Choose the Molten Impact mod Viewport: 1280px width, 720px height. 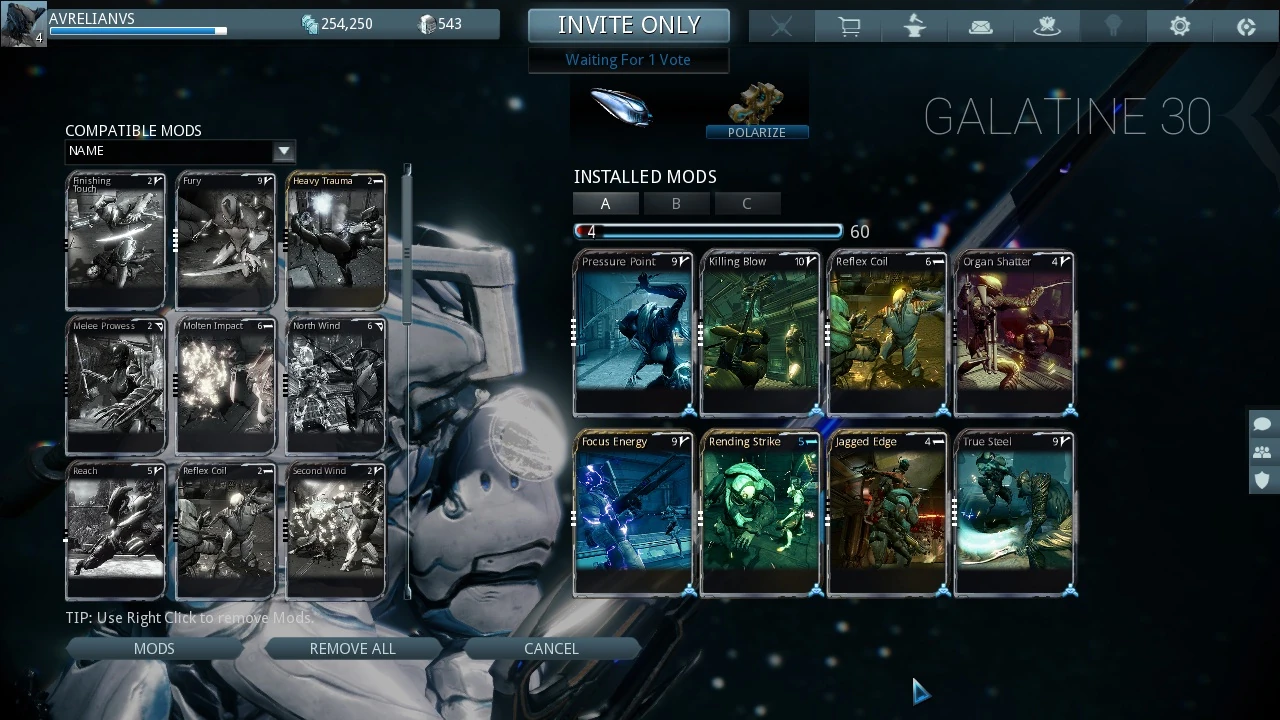[226, 386]
